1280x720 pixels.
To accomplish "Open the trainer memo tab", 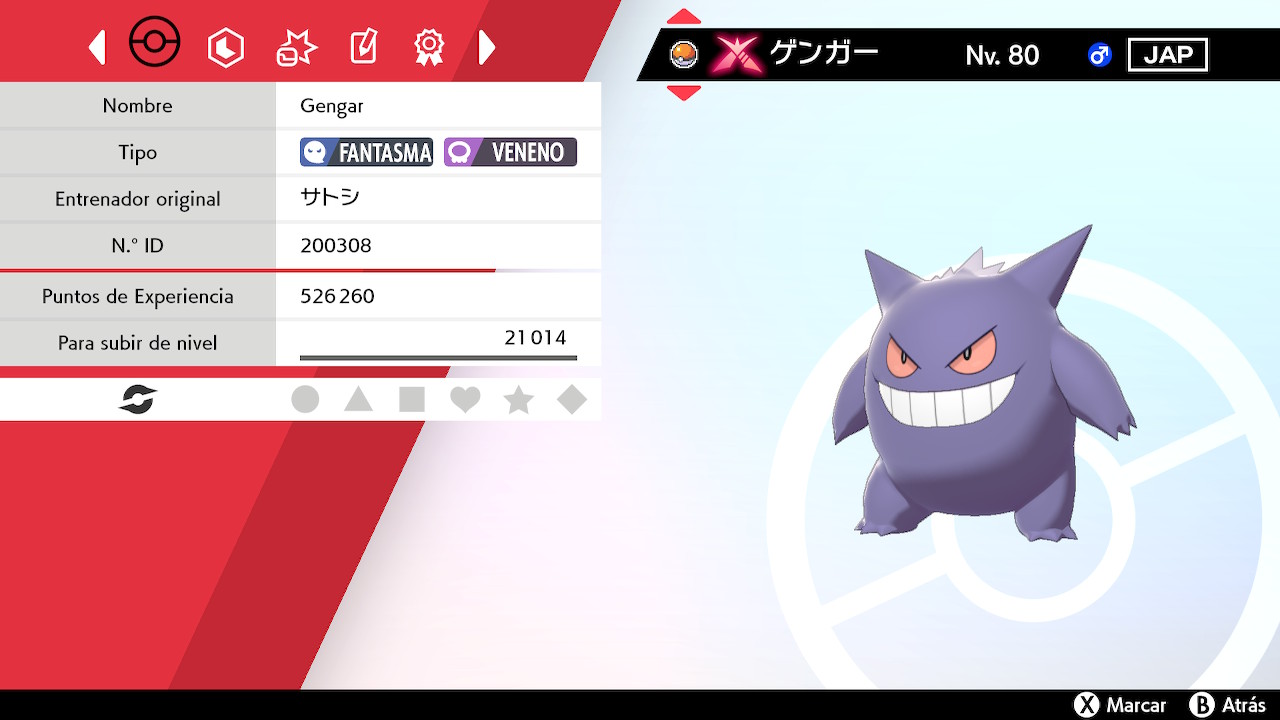I will [363, 47].
